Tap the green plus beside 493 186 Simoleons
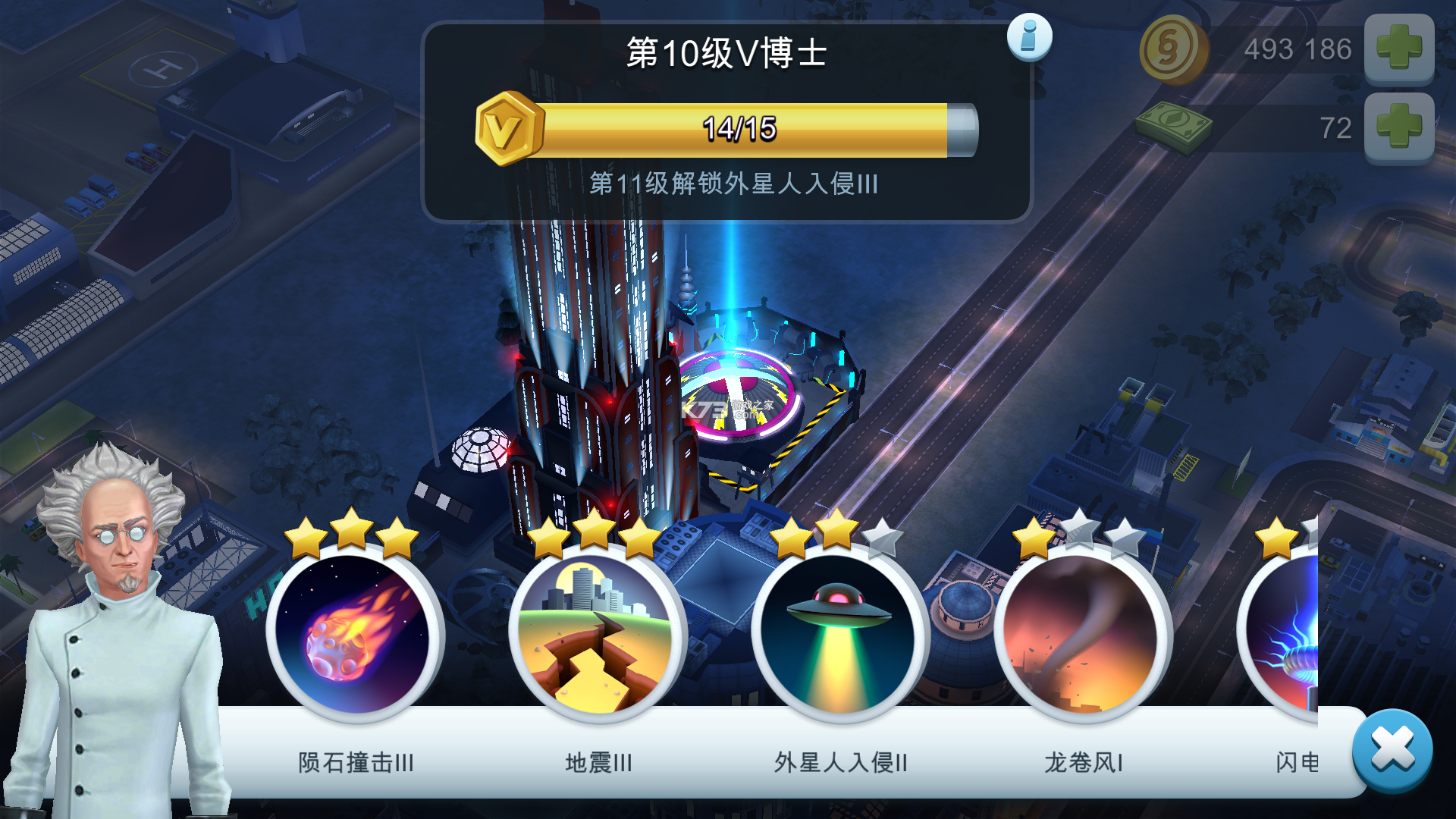Image resolution: width=1456 pixels, height=819 pixels. click(1399, 49)
